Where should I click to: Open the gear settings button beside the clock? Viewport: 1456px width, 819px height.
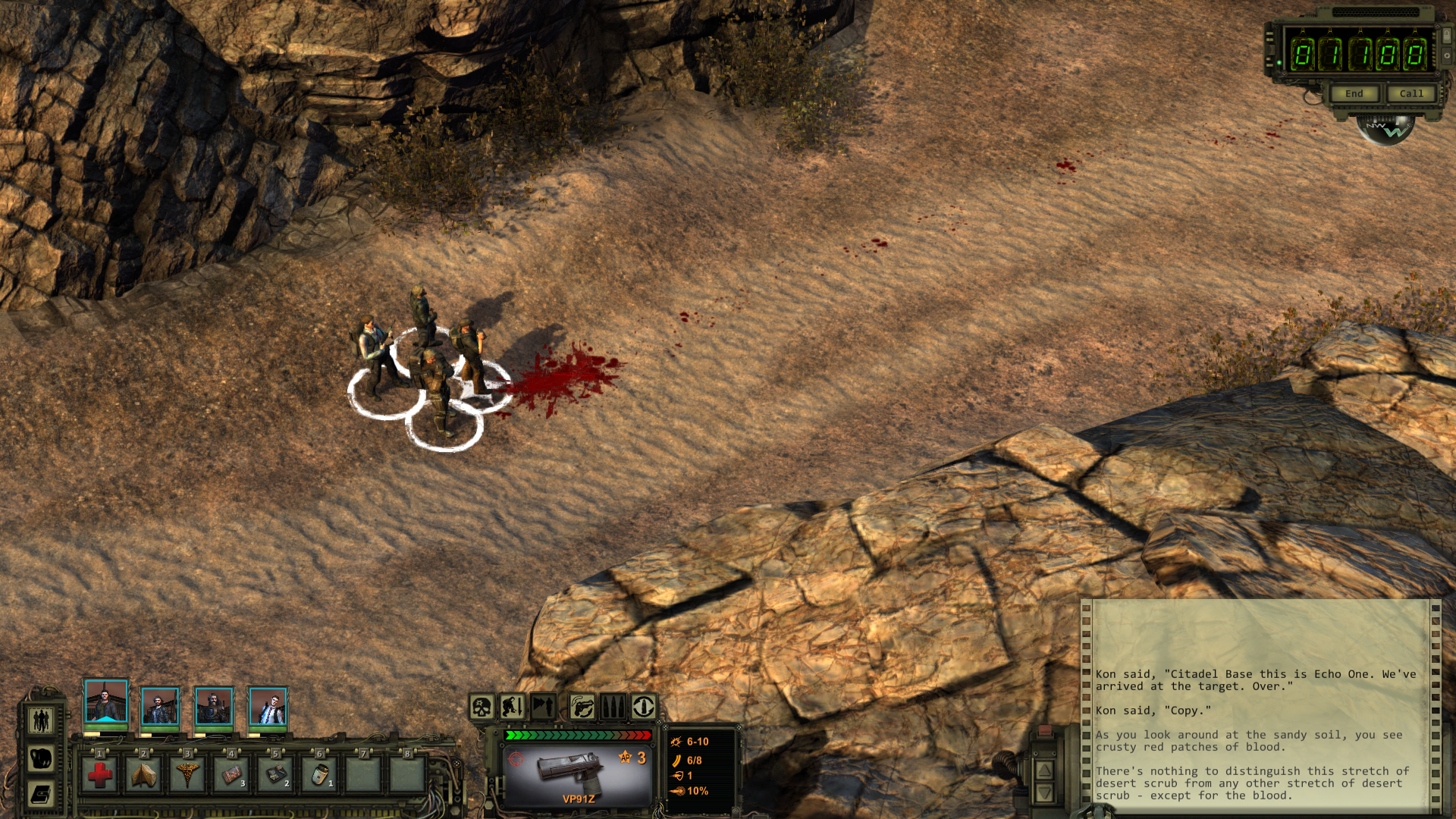pos(1446,55)
